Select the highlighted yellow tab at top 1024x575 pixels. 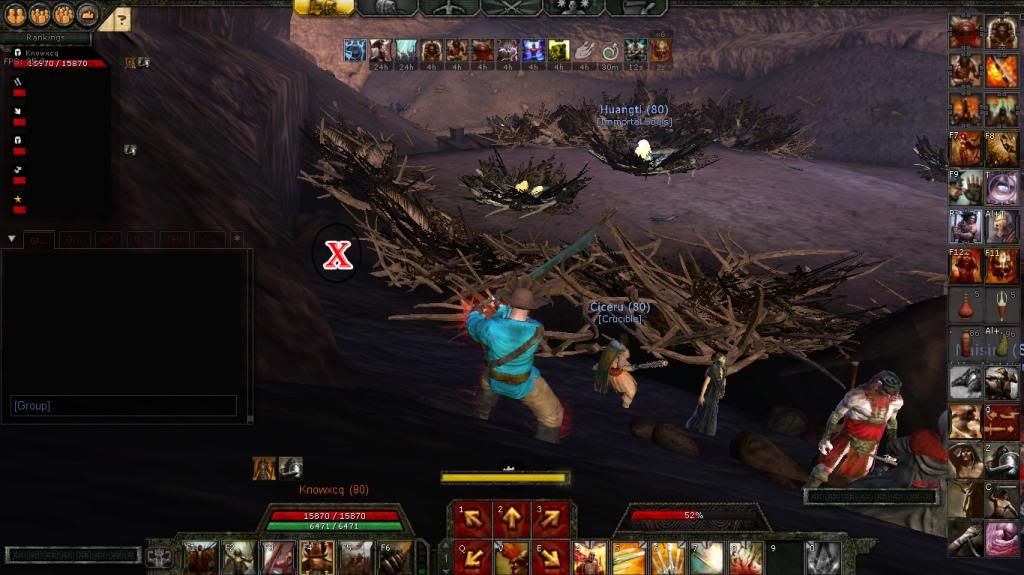(323, 7)
